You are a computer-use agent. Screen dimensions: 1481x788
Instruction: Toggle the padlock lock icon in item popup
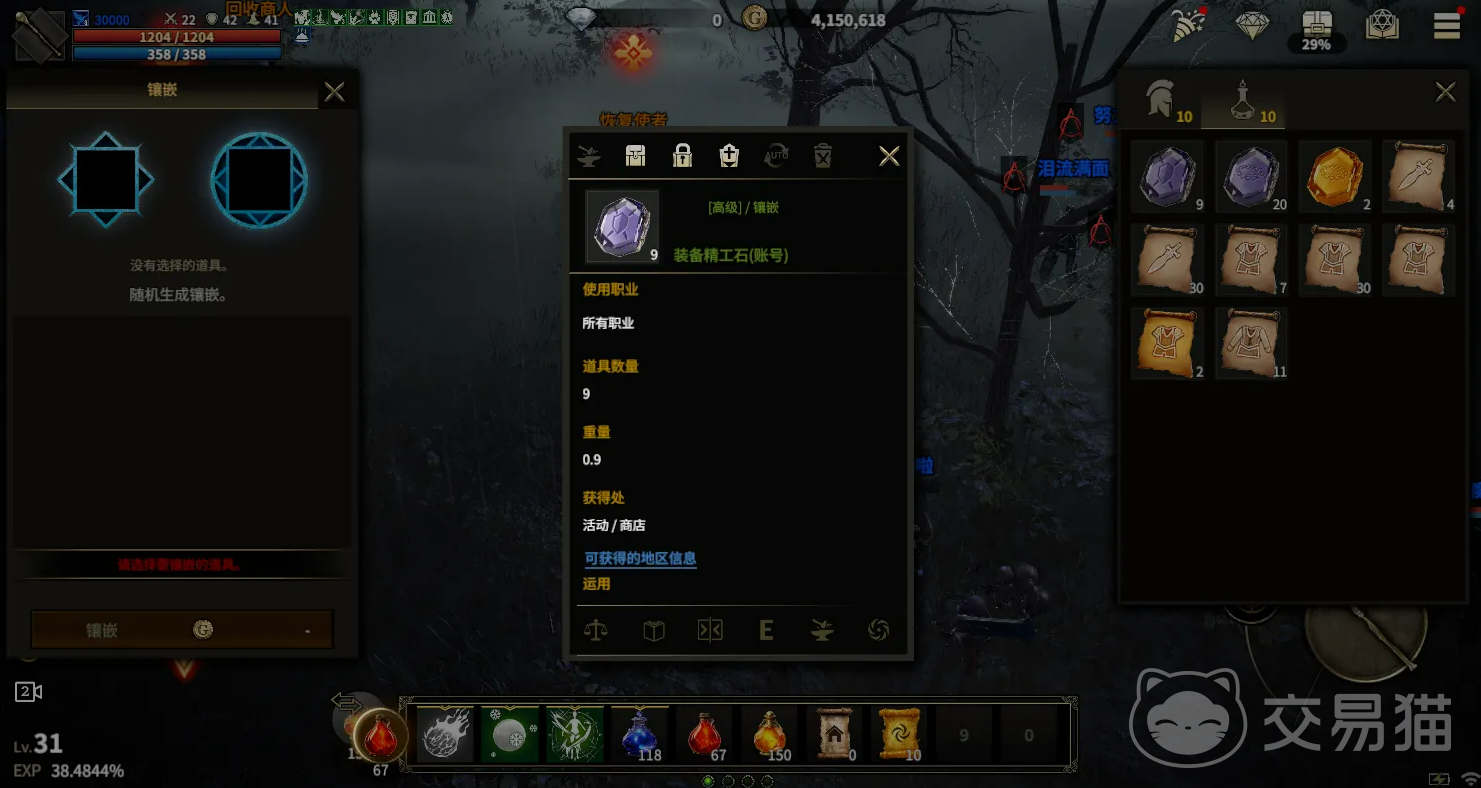point(682,156)
